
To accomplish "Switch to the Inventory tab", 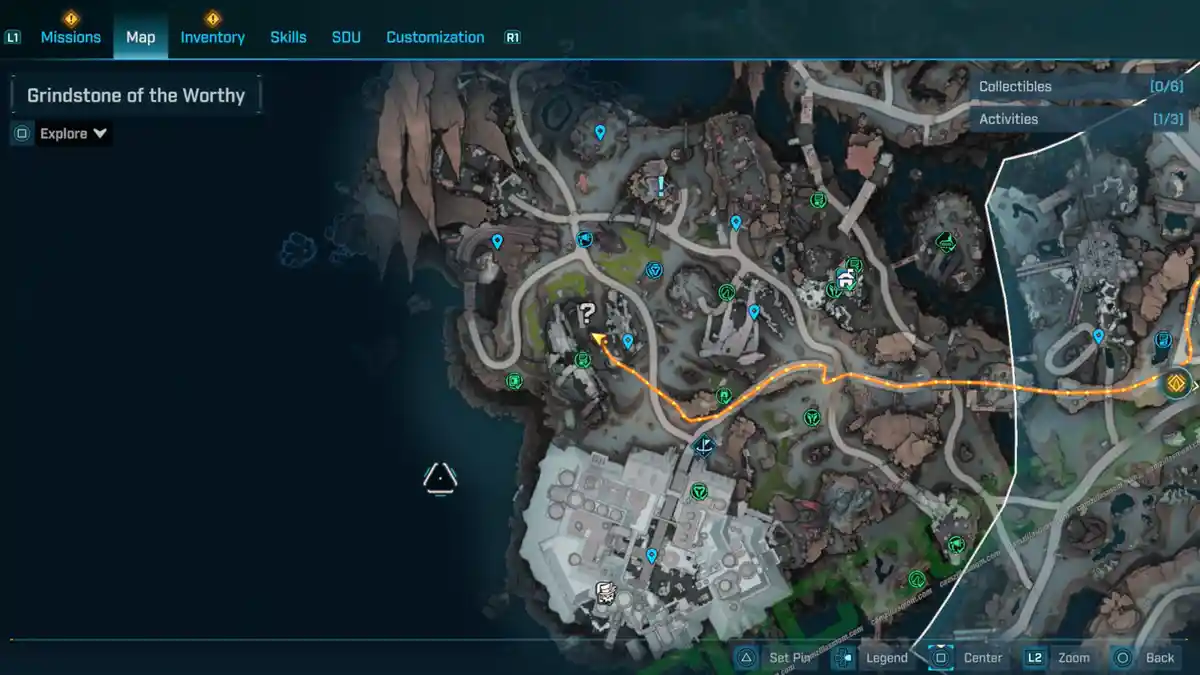I will coord(212,37).
